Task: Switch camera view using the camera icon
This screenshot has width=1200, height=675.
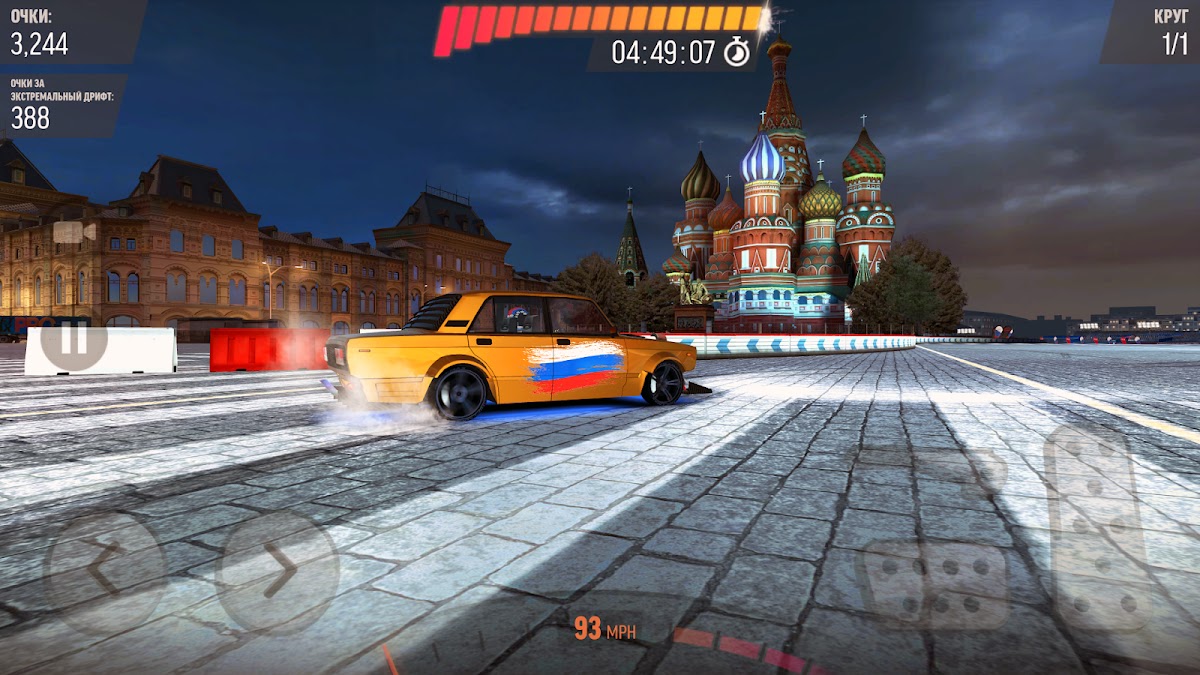Action: (73, 232)
